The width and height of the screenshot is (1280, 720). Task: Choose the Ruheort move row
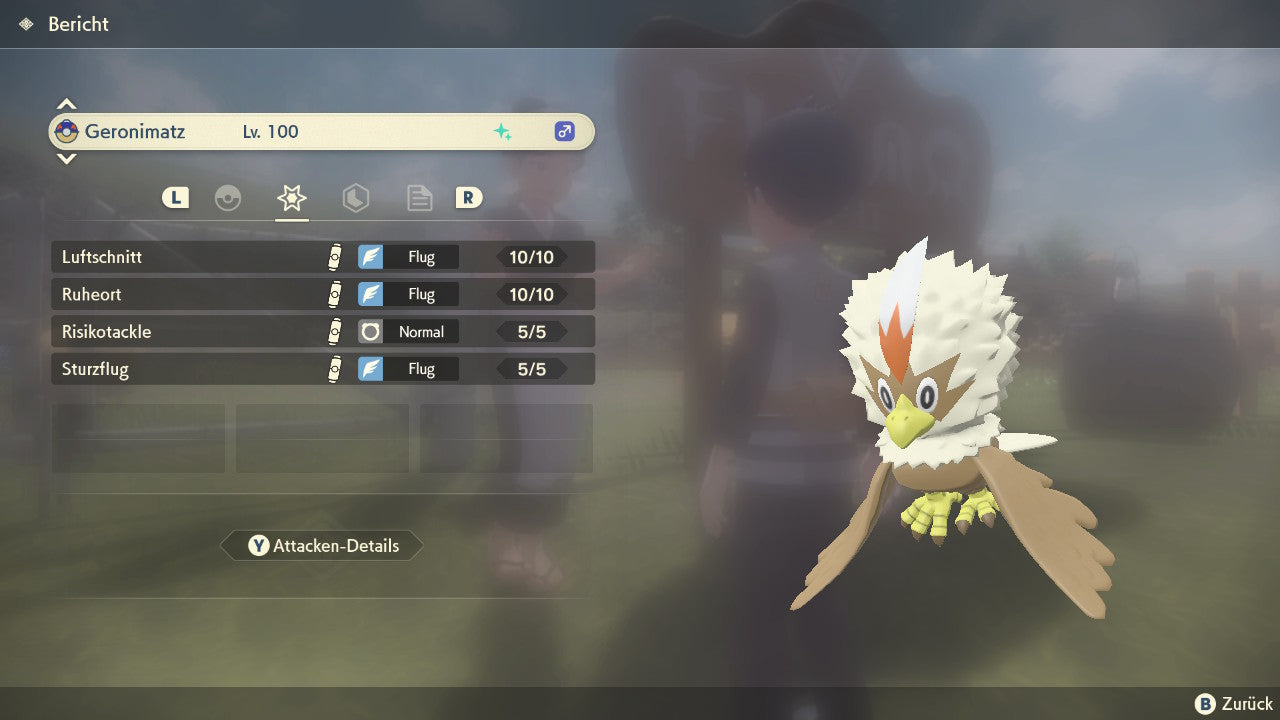322,294
